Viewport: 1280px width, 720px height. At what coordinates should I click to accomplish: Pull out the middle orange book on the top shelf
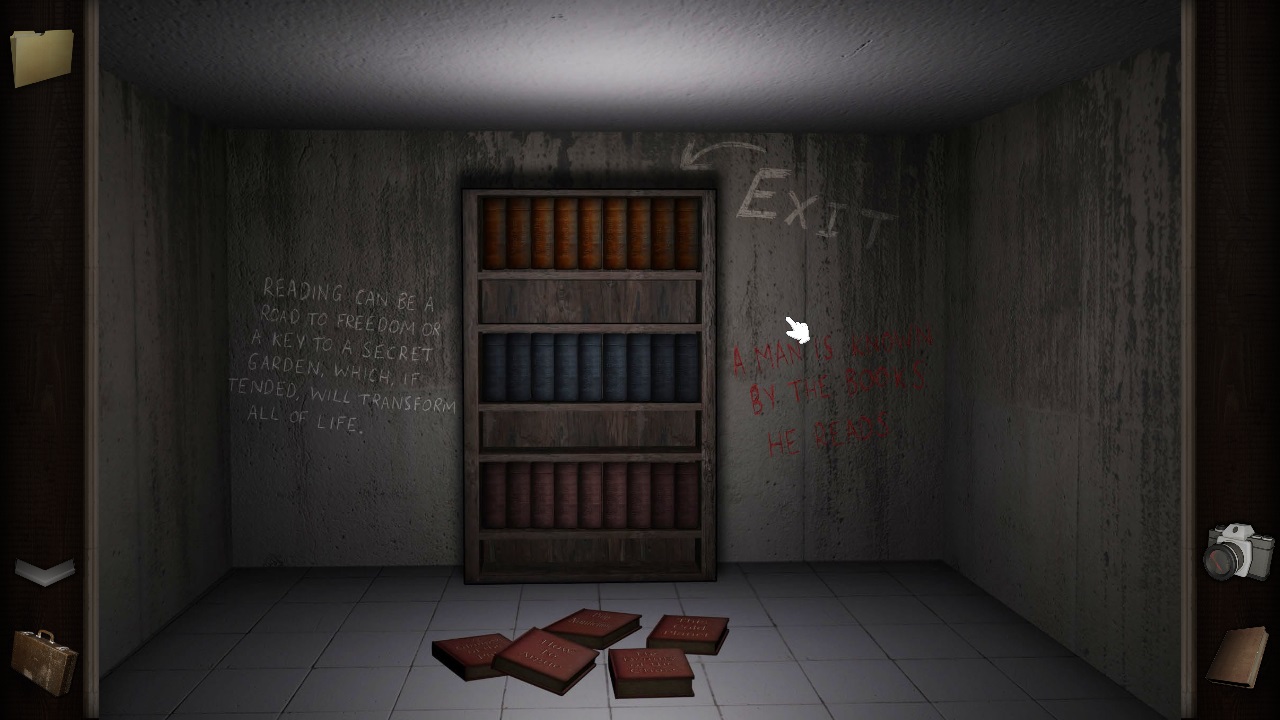[592, 230]
